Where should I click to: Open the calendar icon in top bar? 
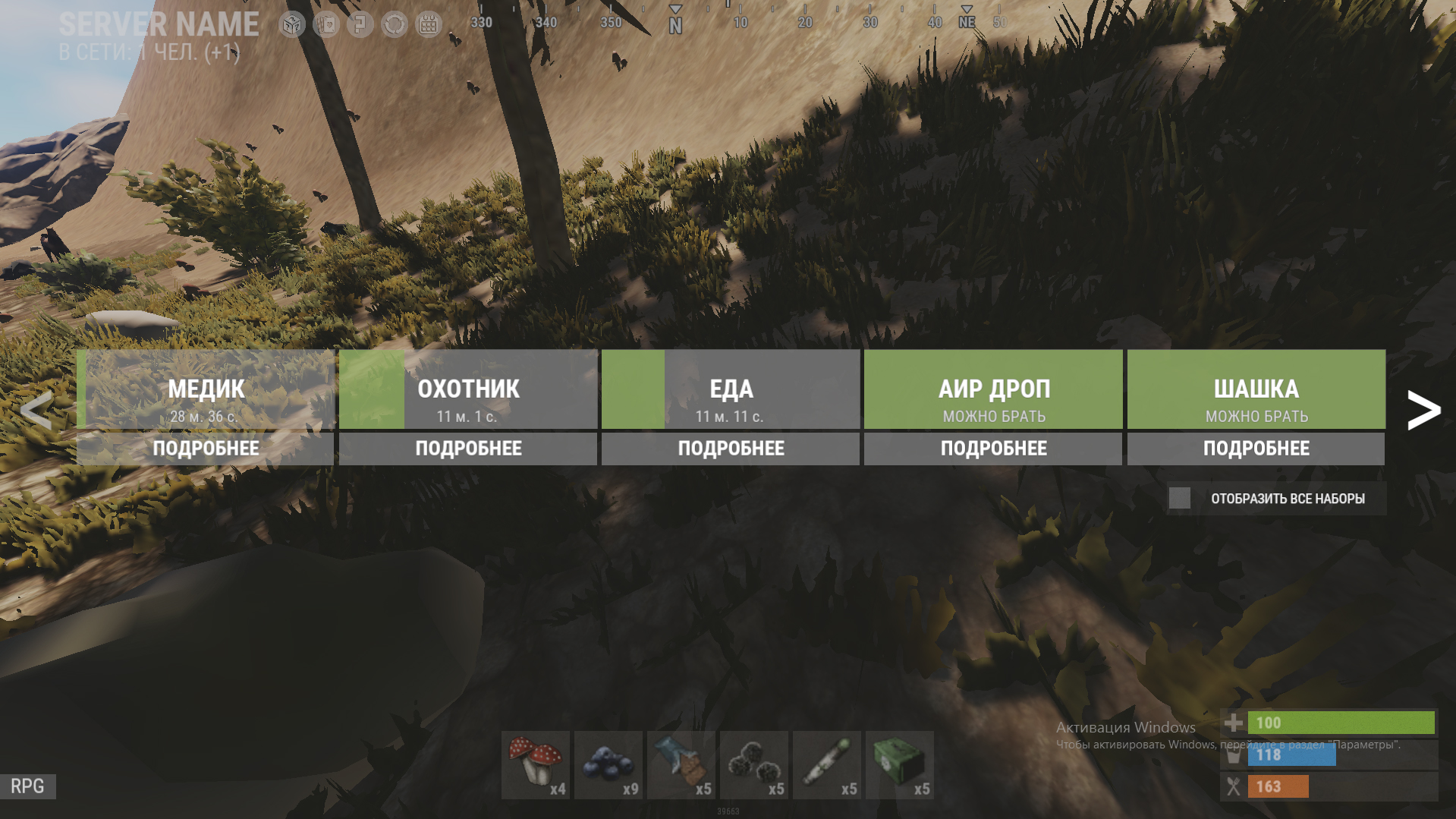click(x=429, y=24)
